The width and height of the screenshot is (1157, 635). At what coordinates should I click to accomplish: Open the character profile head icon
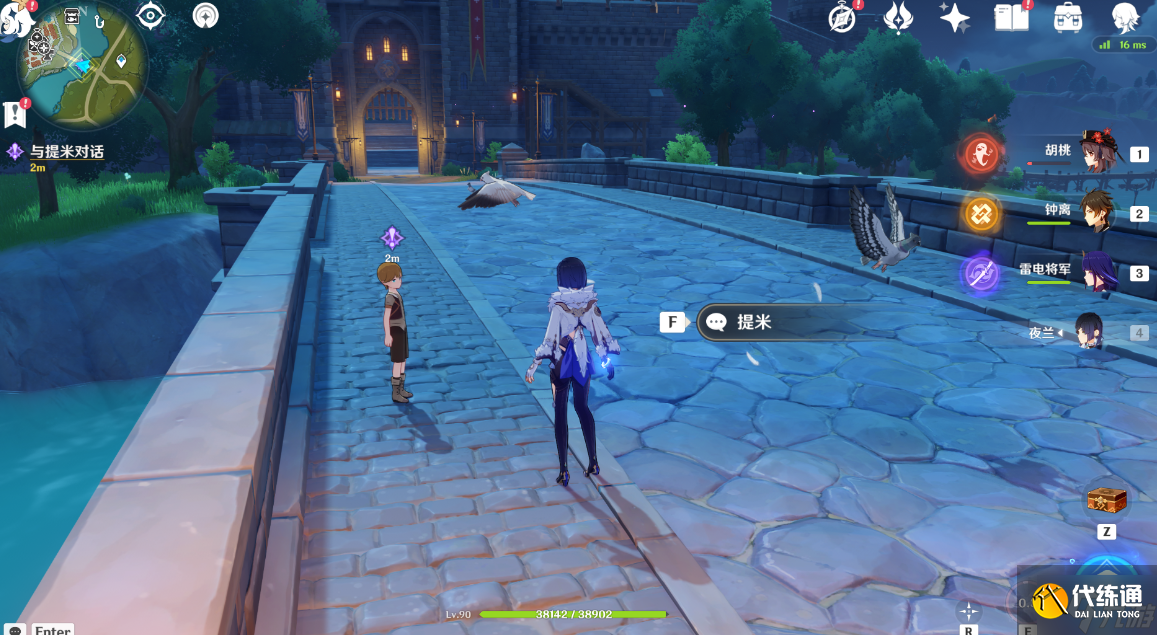(1126, 17)
